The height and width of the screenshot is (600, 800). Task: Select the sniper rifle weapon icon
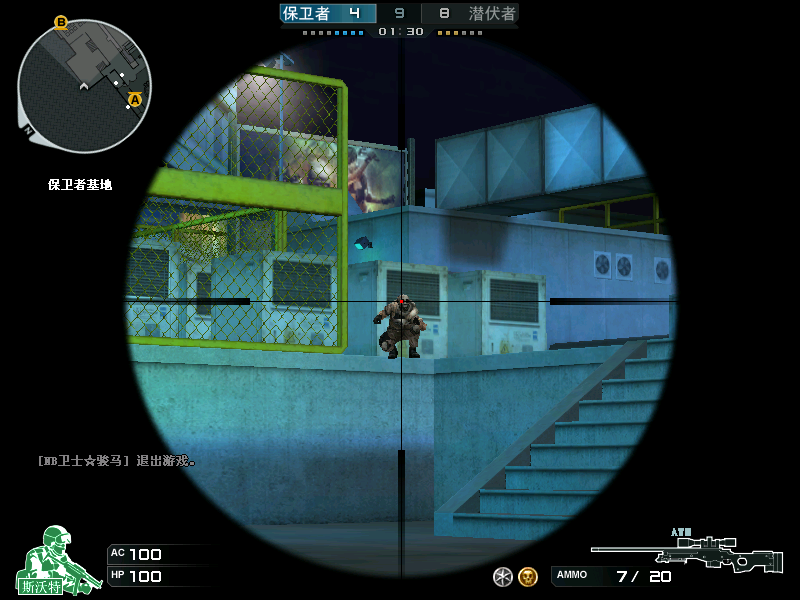tap(687, 554)
